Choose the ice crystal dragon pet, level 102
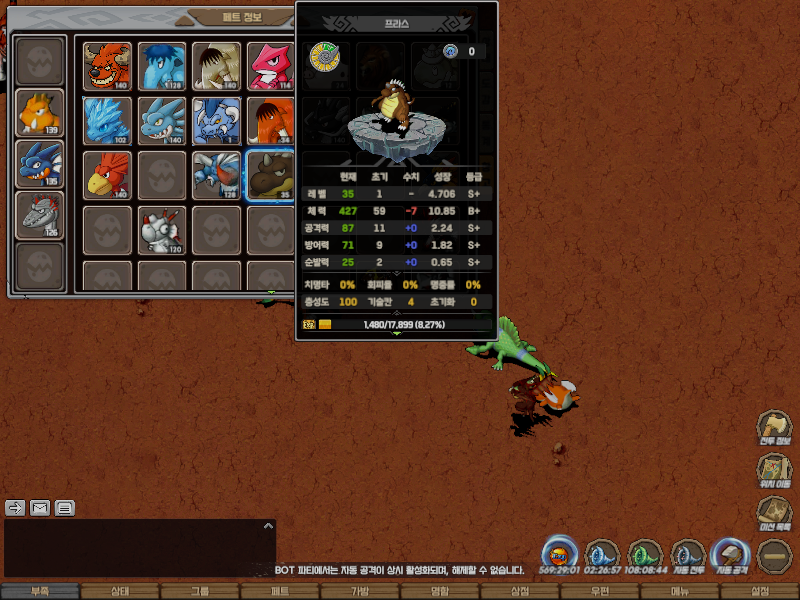Image resolution: width=800 pixels, height=600 pixels. click(x=108, y=120)
